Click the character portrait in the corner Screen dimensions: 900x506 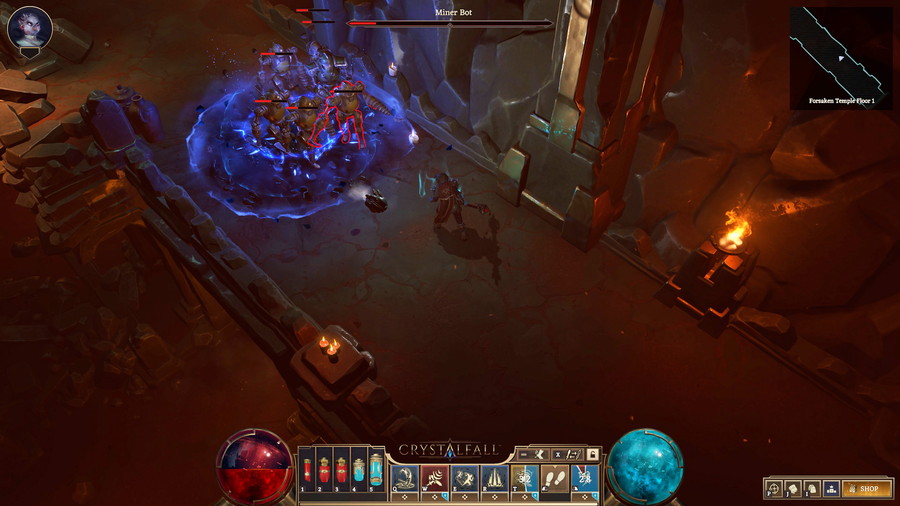[29, 28]
